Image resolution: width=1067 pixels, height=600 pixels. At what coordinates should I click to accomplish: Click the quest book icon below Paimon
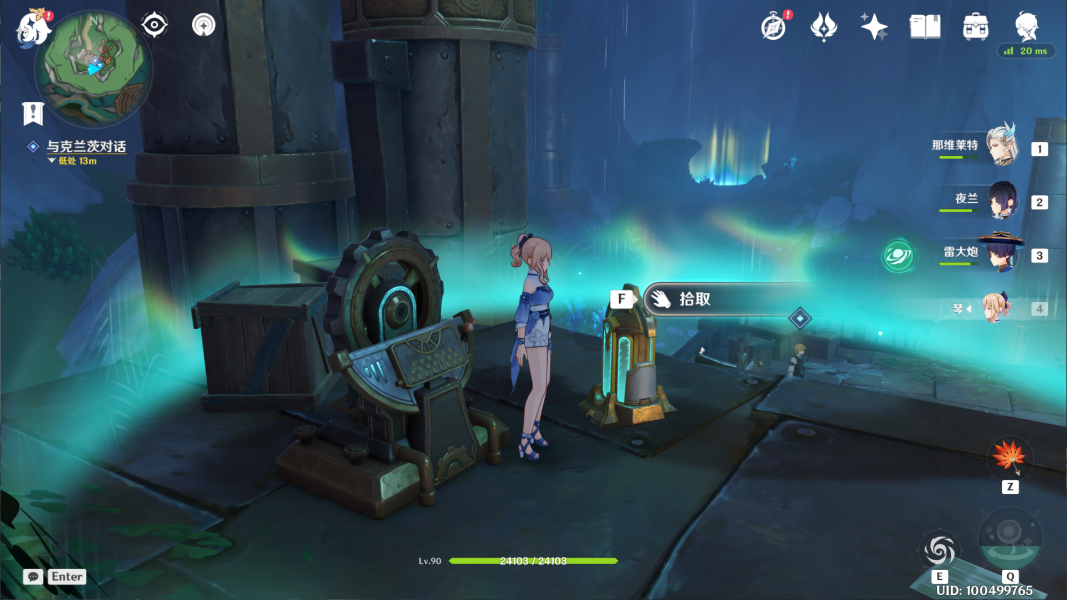click(x=34, y=113)
